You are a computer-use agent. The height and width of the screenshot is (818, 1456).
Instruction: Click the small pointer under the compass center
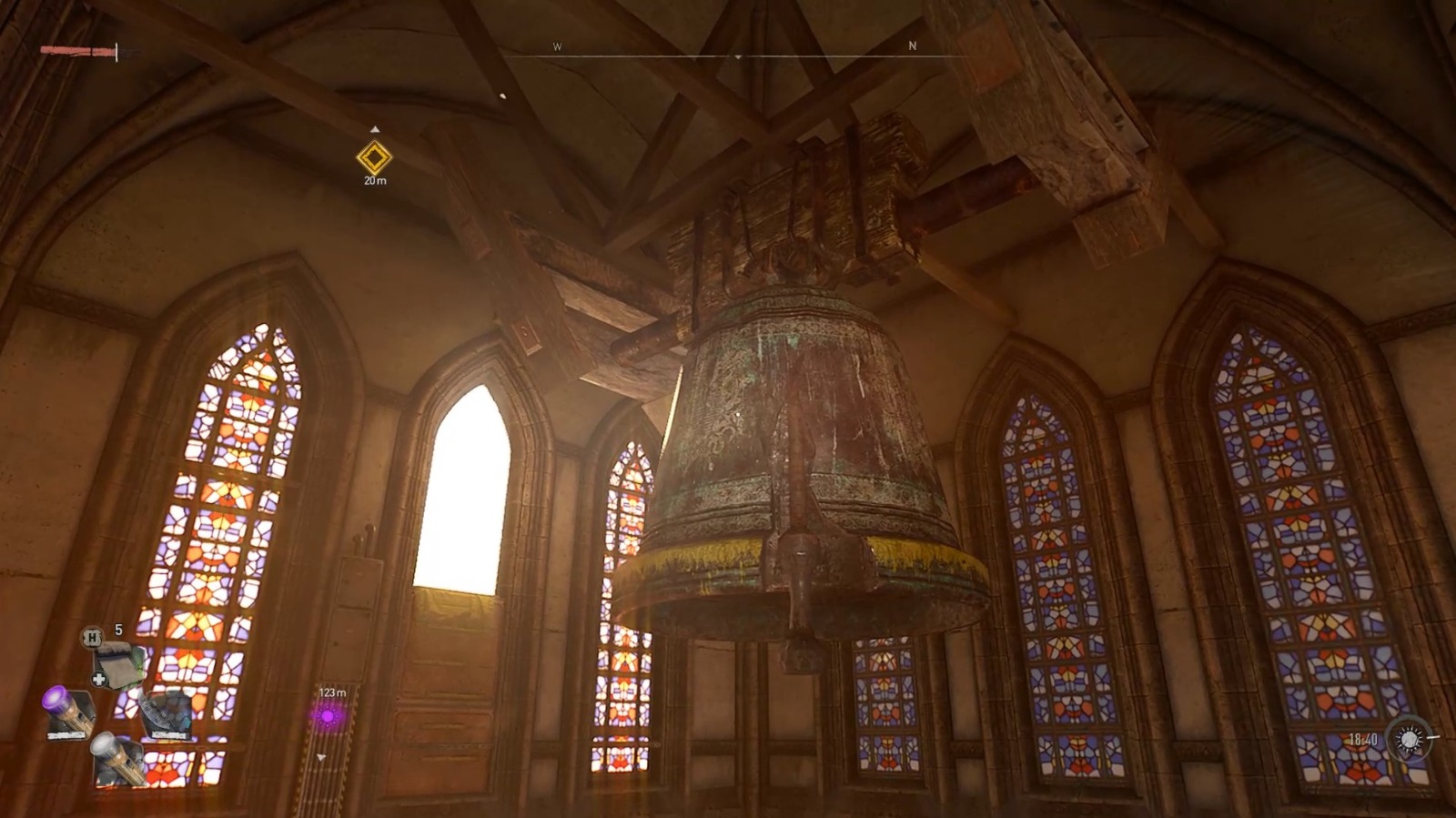pos(737,56)
